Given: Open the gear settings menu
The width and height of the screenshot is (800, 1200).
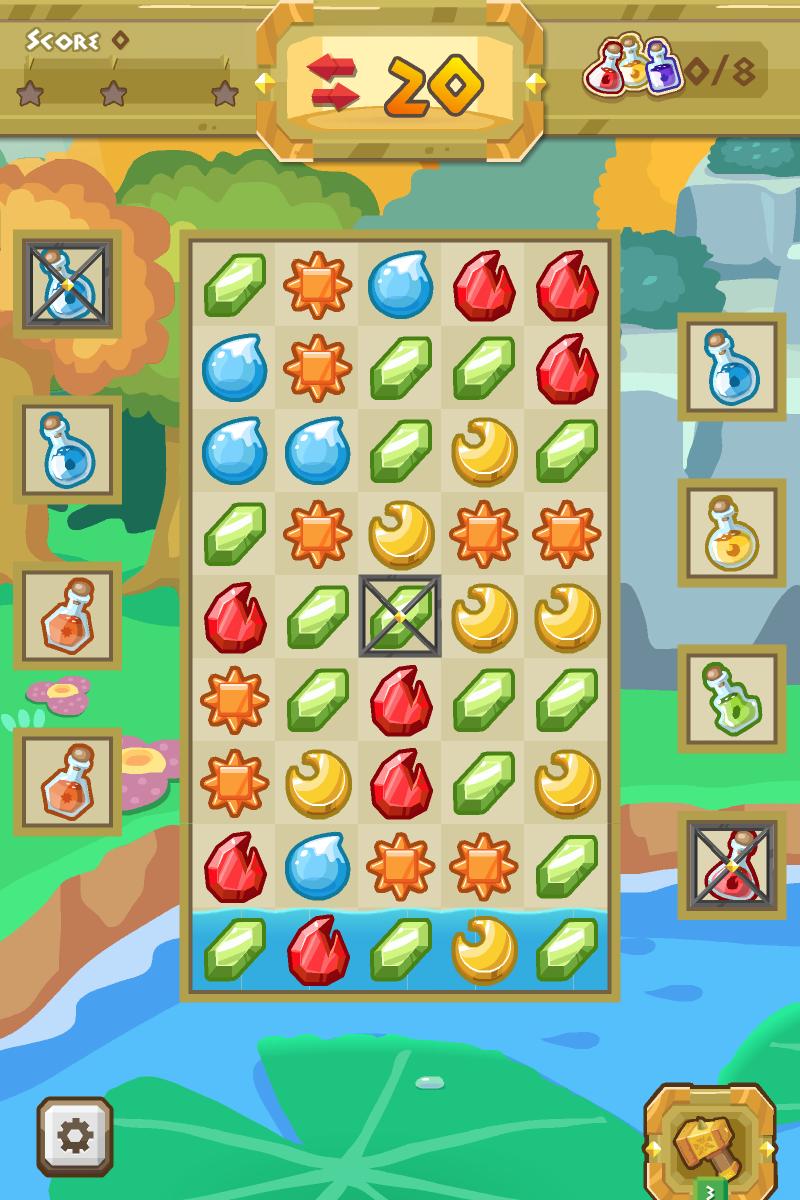Looking at the screenshot, I should click(x=75, y=1136).
